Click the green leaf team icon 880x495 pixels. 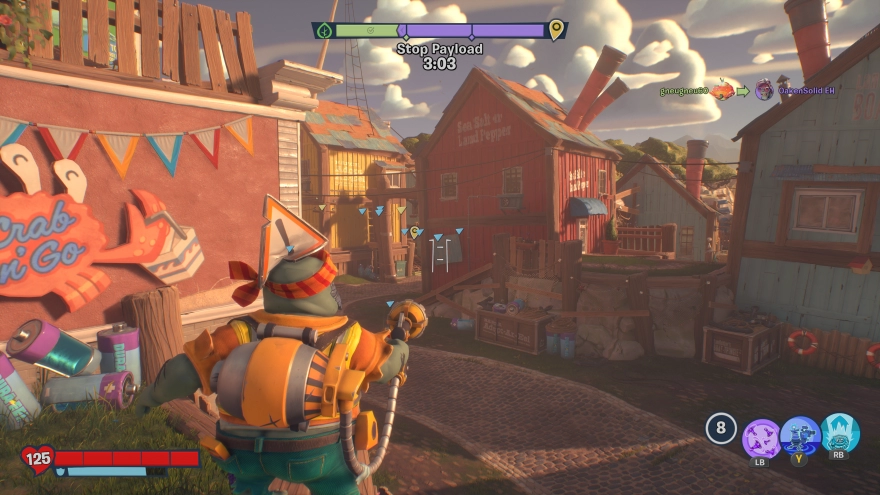click(x=324, y=31)
